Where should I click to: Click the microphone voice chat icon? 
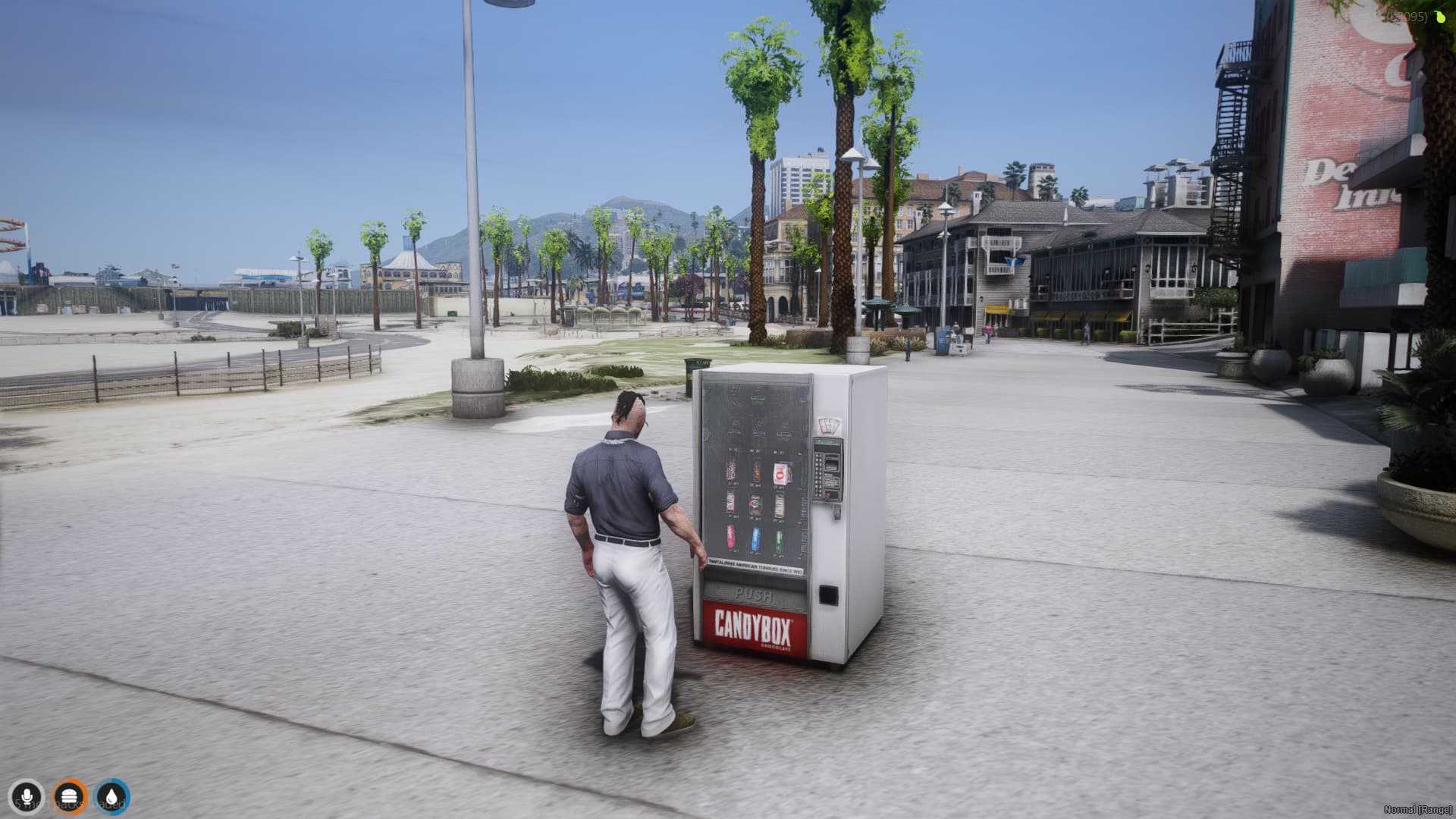coord(27,796)
